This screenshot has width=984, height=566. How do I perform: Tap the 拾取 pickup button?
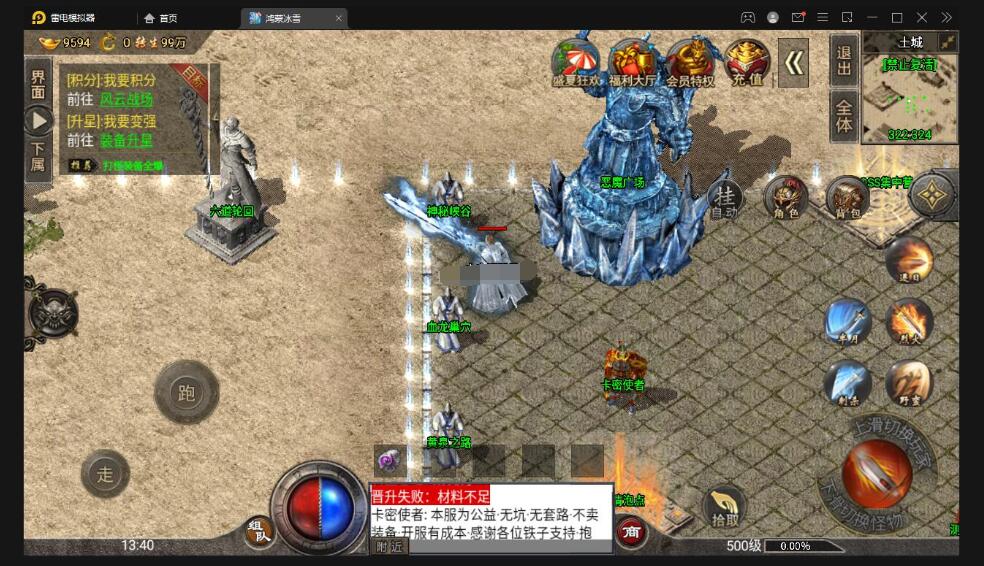(x=725, y=508)
